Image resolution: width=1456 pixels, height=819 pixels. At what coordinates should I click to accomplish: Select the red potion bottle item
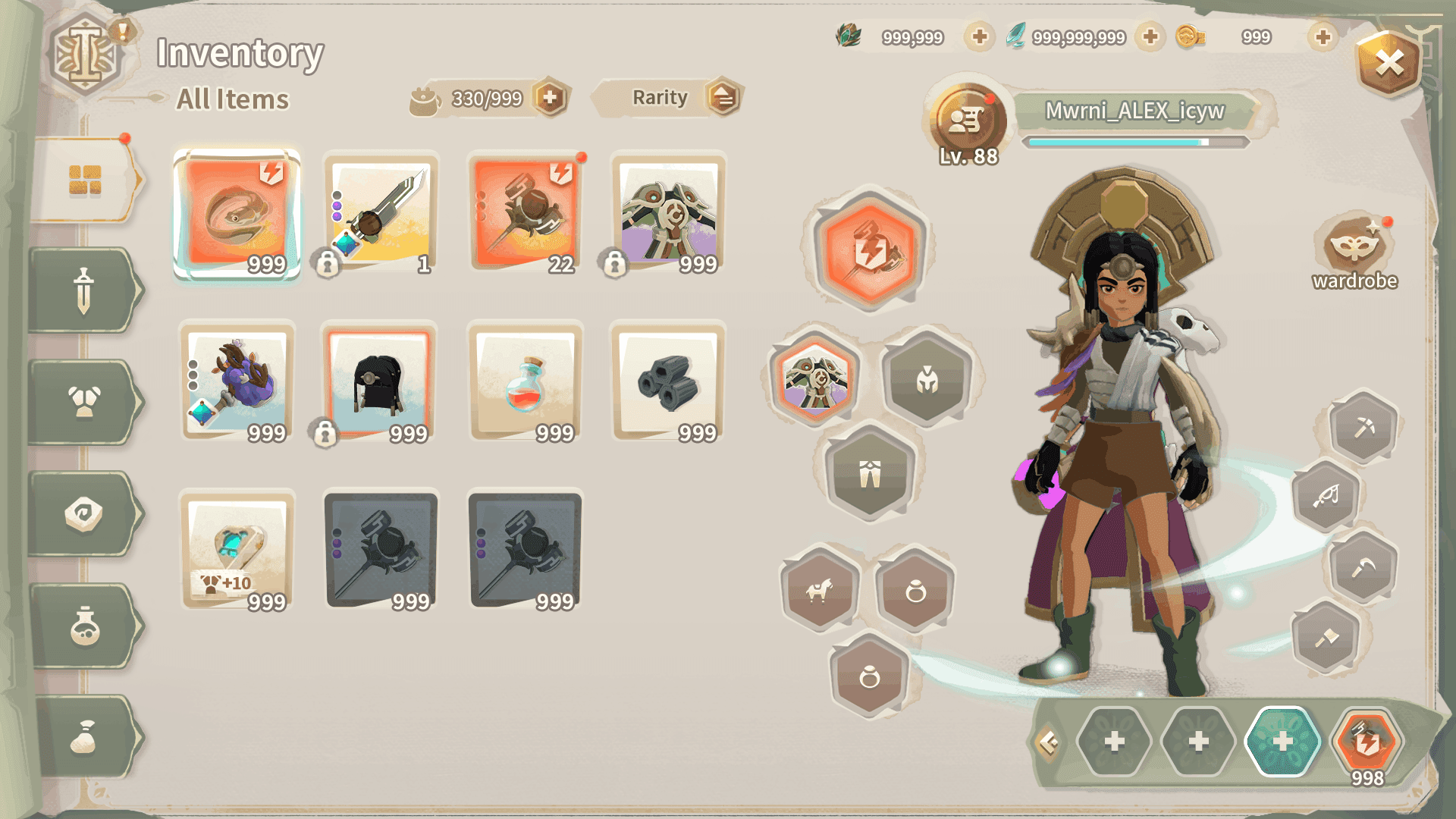pos(525,385)
